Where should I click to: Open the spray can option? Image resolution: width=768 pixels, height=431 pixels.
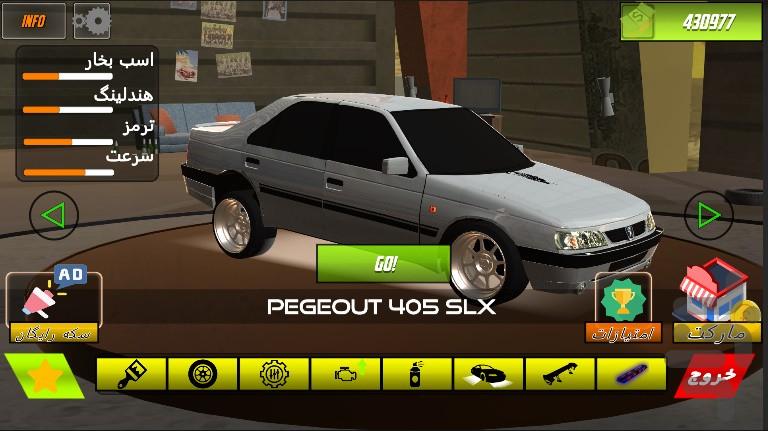click(x=415, y=374)
